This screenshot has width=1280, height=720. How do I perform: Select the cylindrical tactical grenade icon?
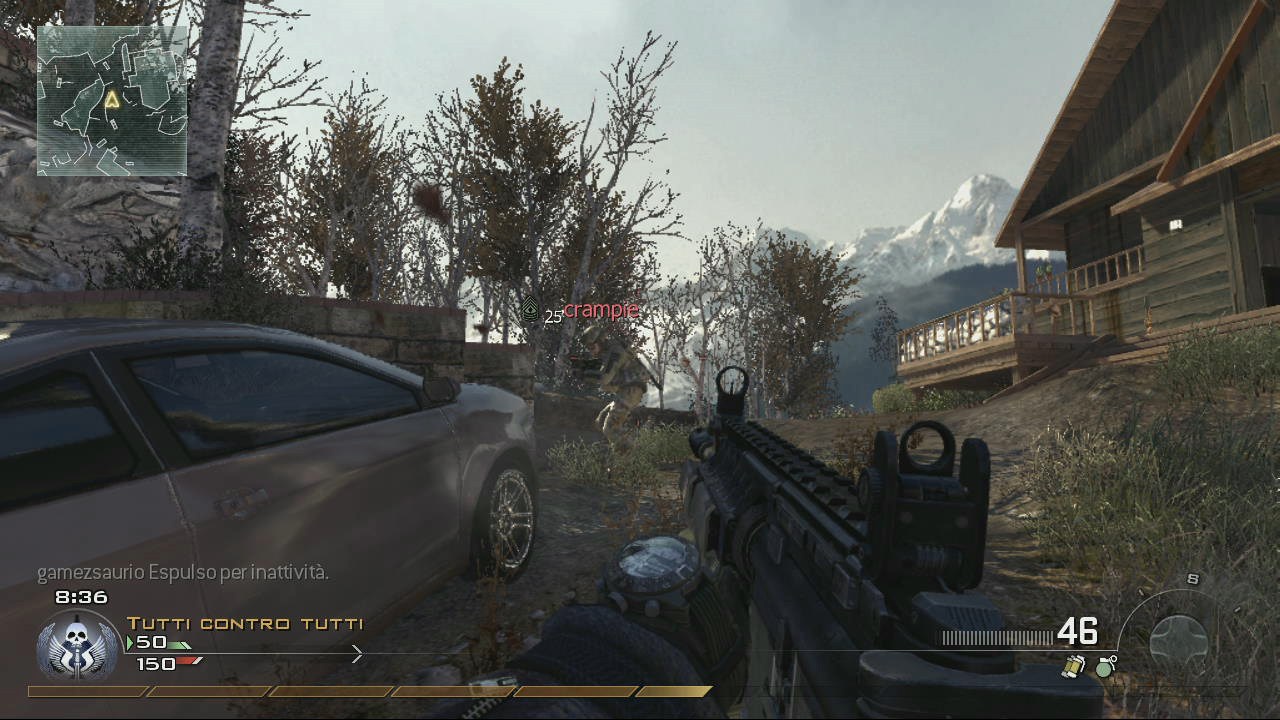(1073, 667)
